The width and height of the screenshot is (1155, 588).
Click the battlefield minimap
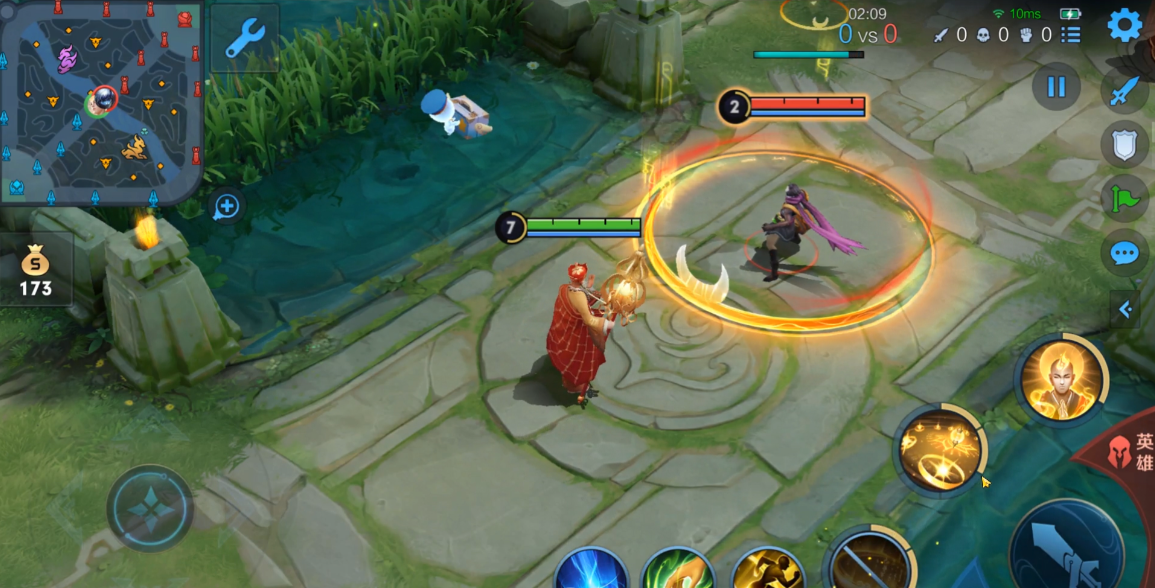click(101, 101)
